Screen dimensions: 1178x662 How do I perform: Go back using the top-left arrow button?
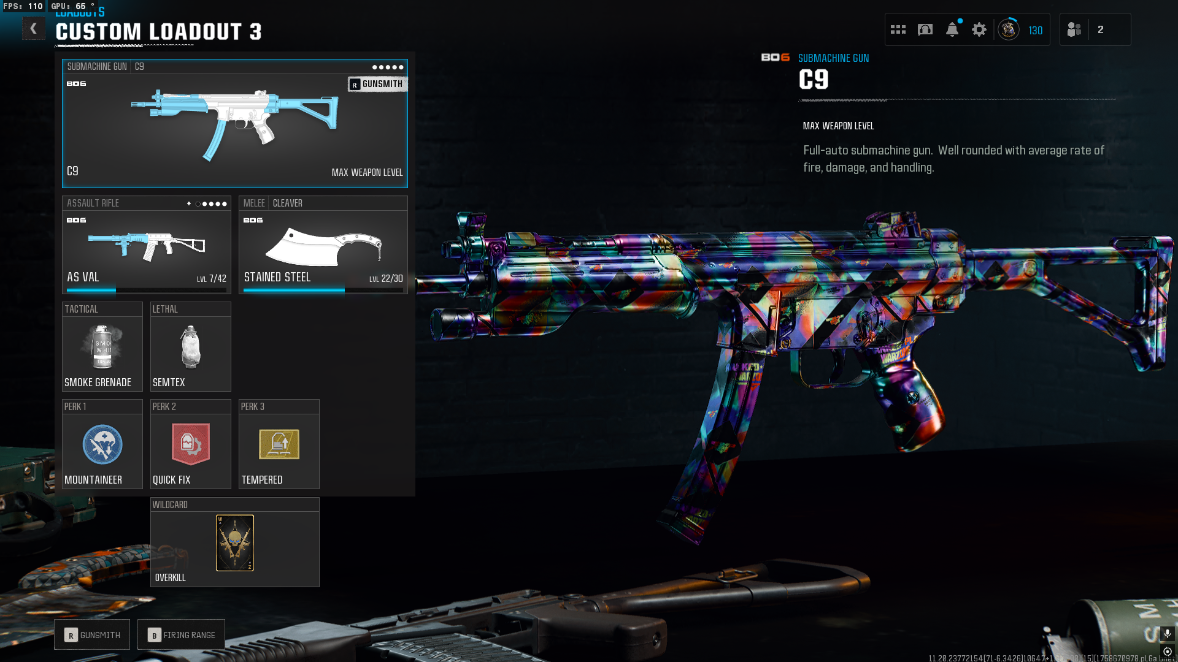coord(33,29)
